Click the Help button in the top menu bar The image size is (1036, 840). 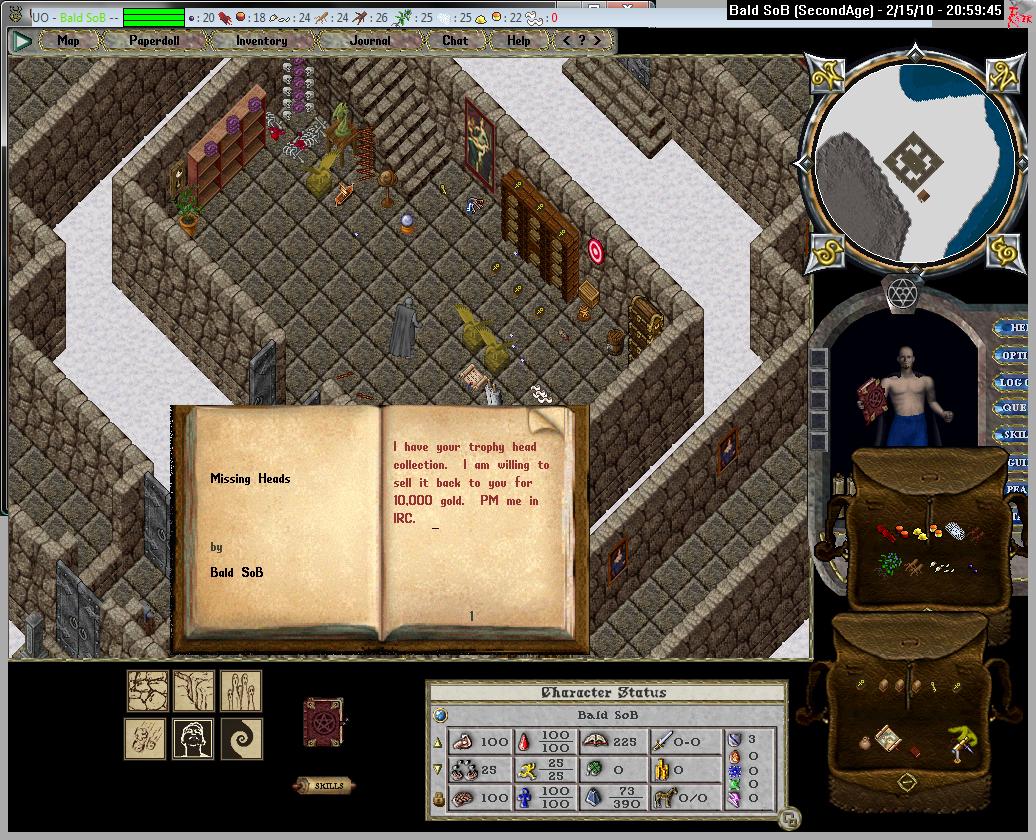[519, 41]
